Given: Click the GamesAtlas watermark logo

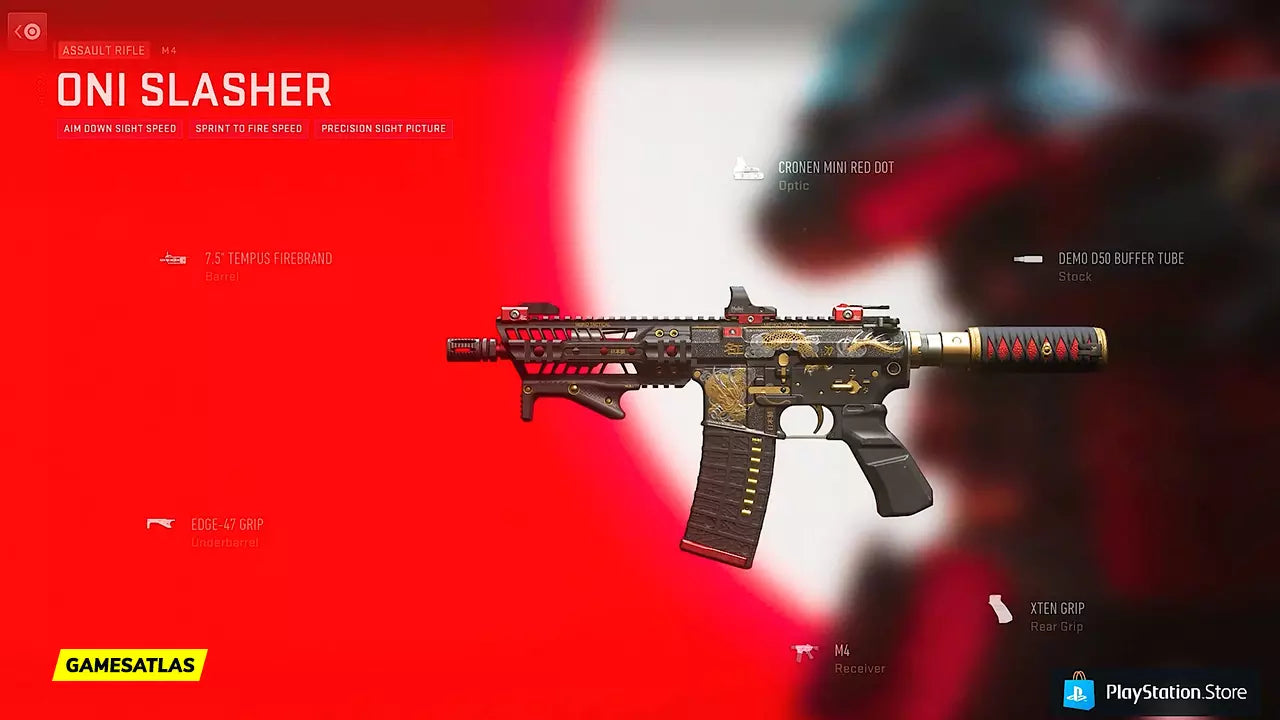Looking at the screenshot, I should click(x=130, y=665).
